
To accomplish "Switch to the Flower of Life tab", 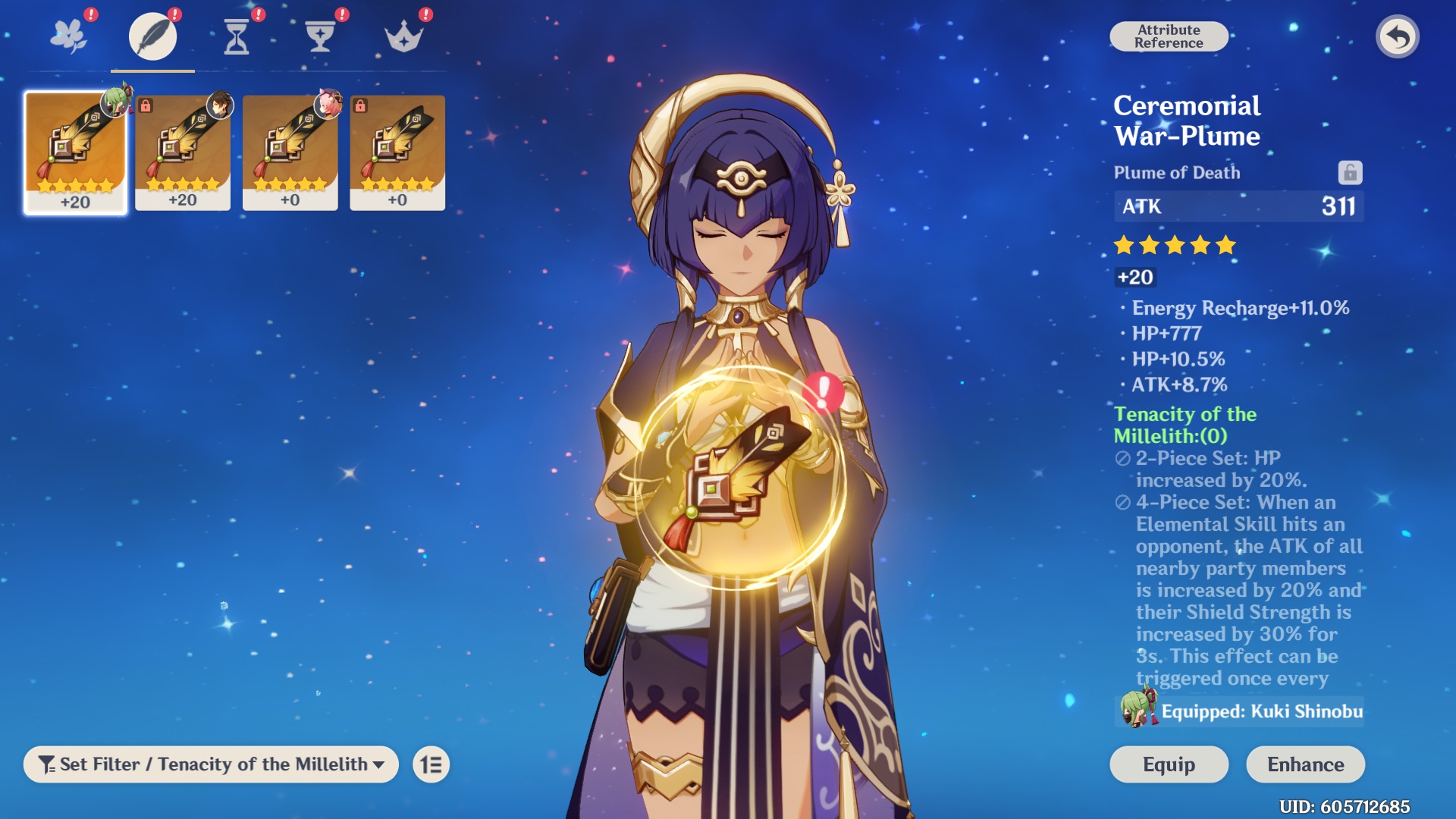I will pyautogui.click(x=69, y=36).
